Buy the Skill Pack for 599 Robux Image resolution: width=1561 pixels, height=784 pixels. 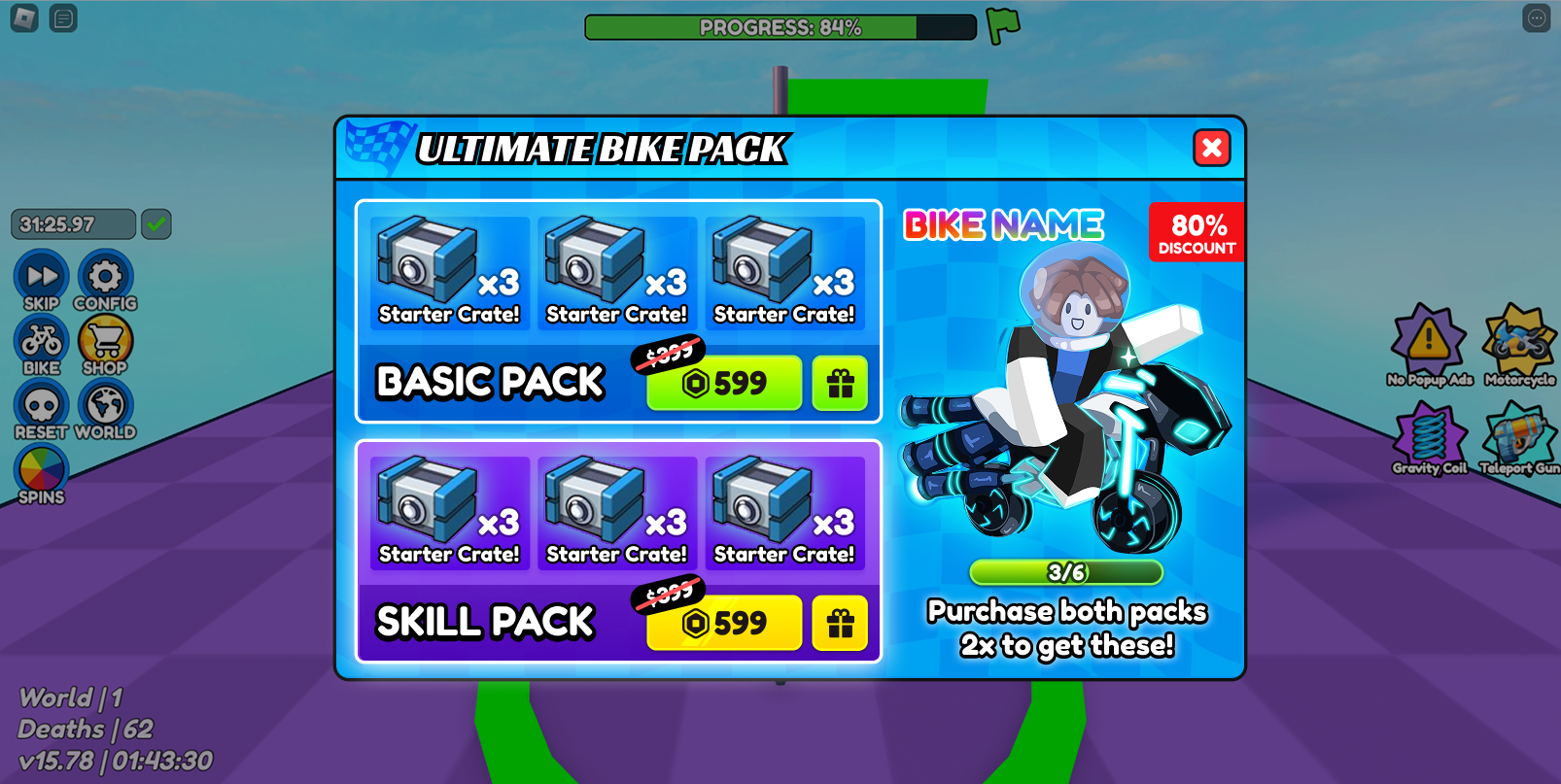click(724, 623)
